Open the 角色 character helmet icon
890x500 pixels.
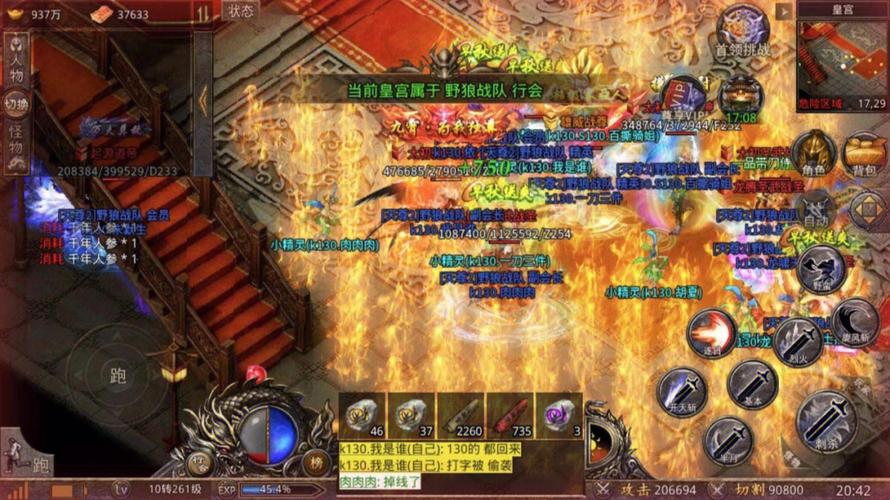(813, 152)
